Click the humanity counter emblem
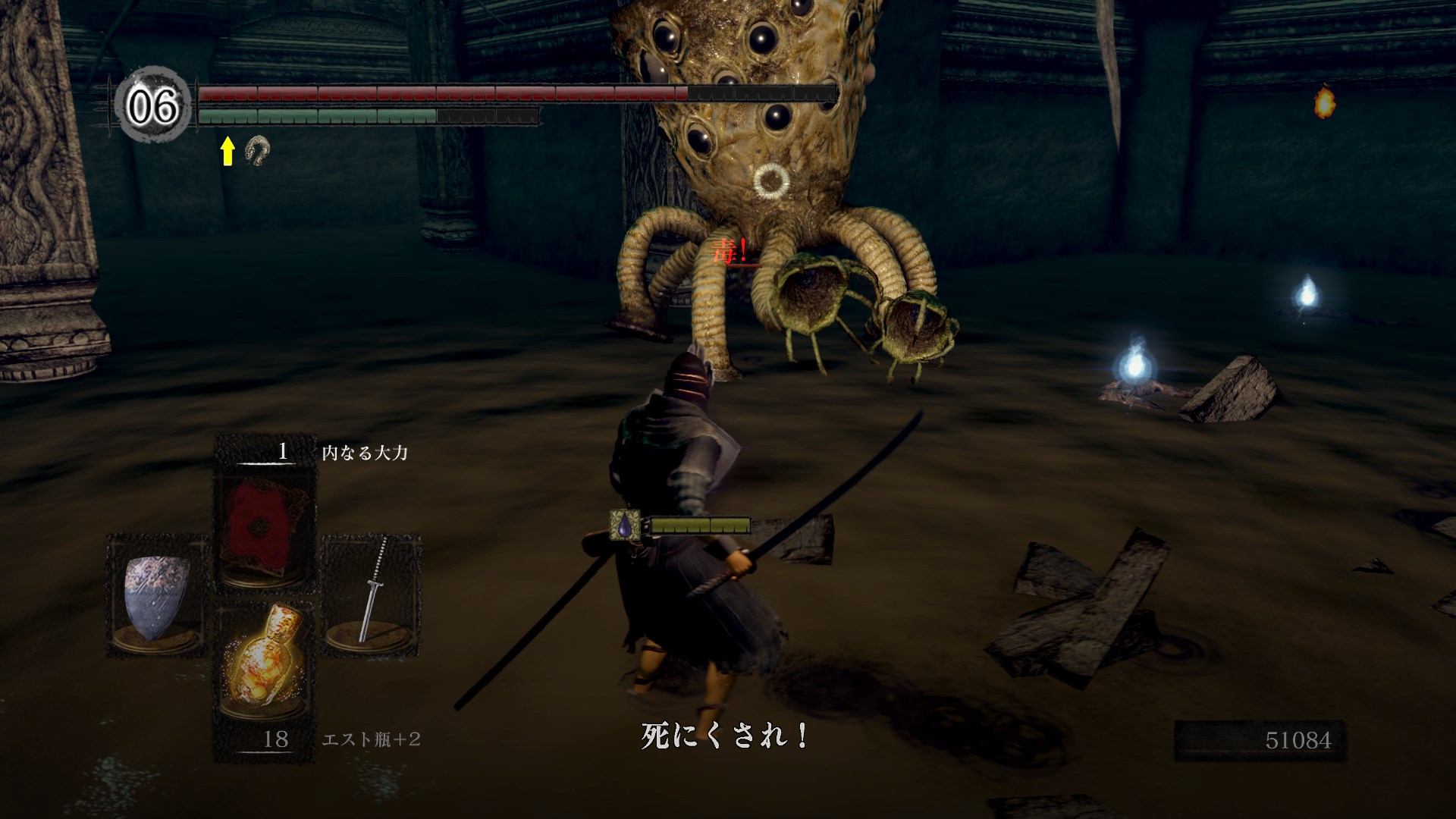This screenshot has height=819, width=1456. (x=152, y=105)
